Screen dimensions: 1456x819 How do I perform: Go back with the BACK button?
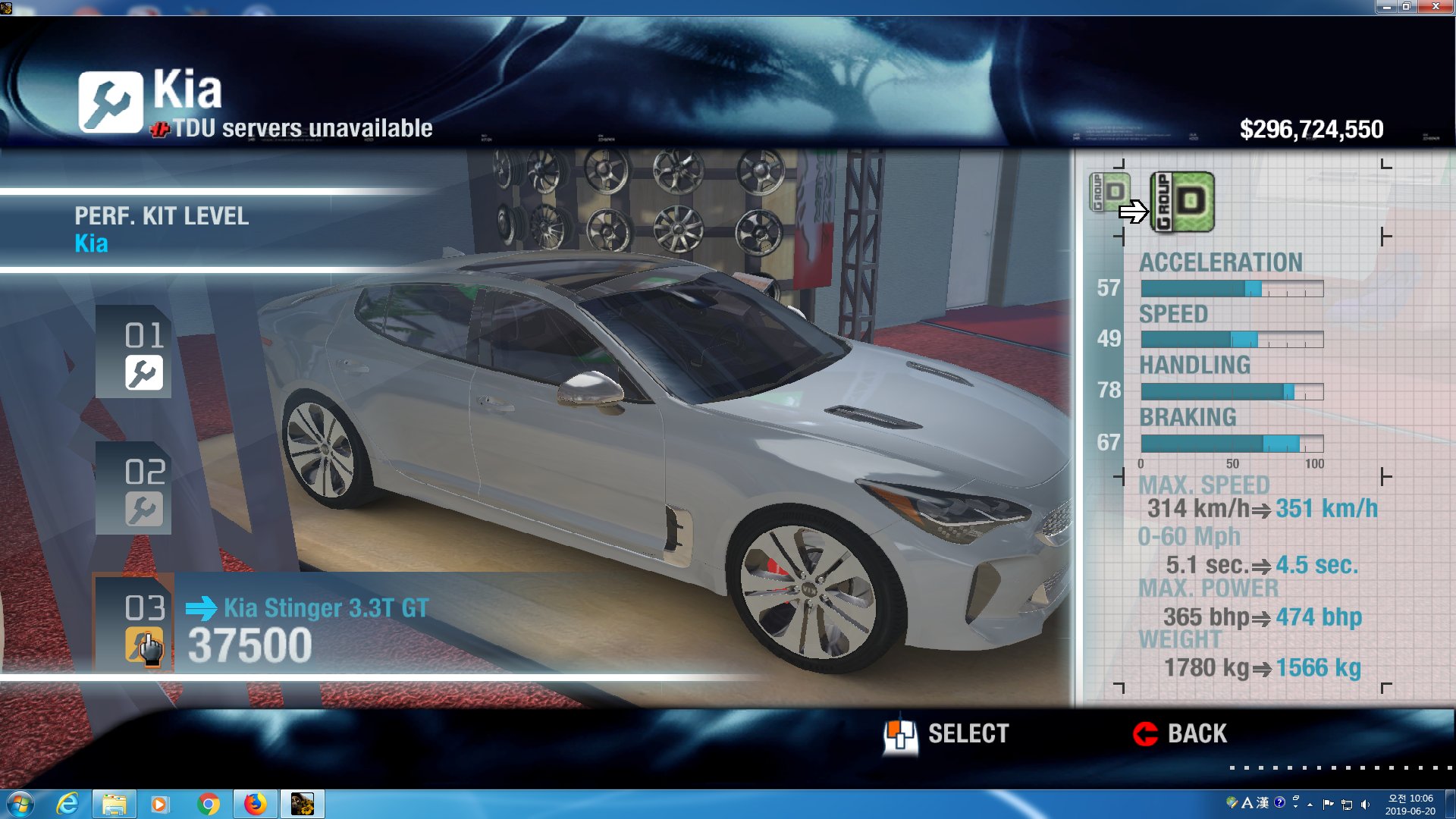[x=1180, y=734]
